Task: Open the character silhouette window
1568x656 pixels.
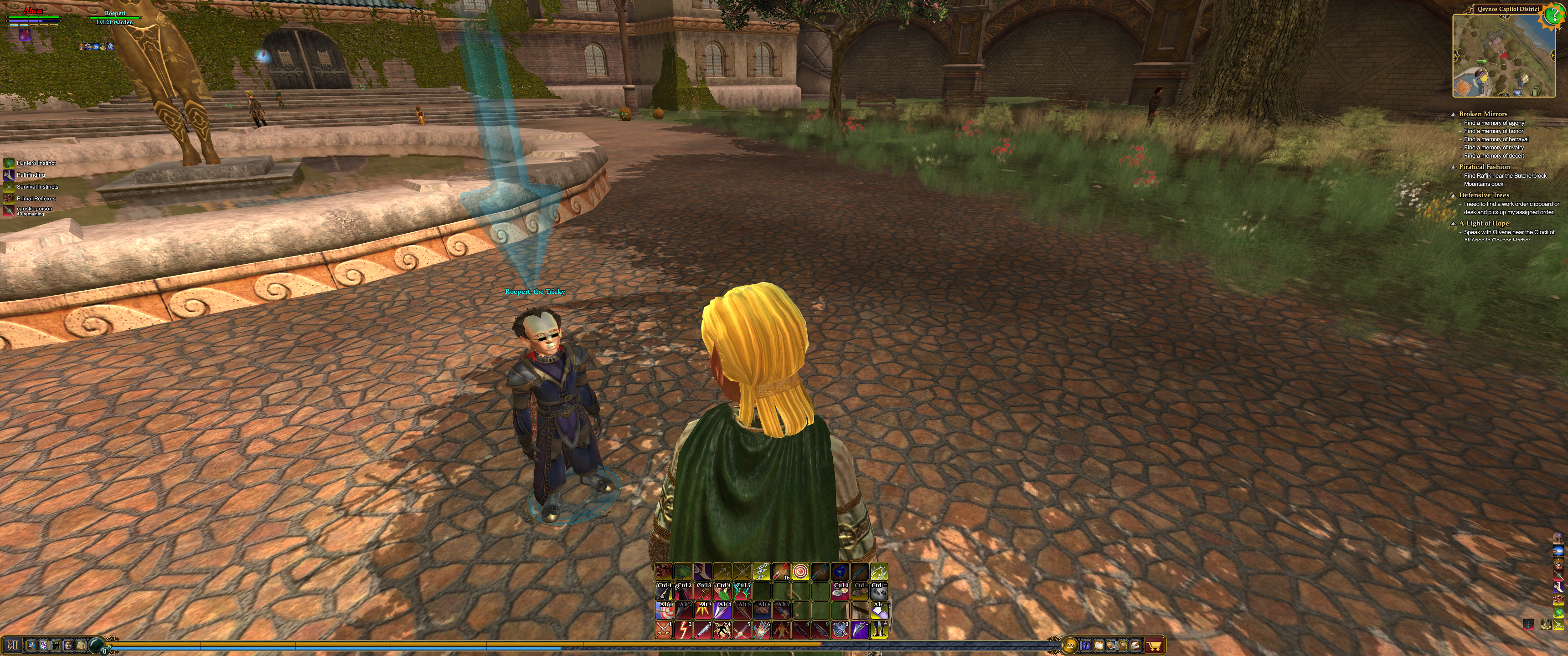Action: [1086, 646]
